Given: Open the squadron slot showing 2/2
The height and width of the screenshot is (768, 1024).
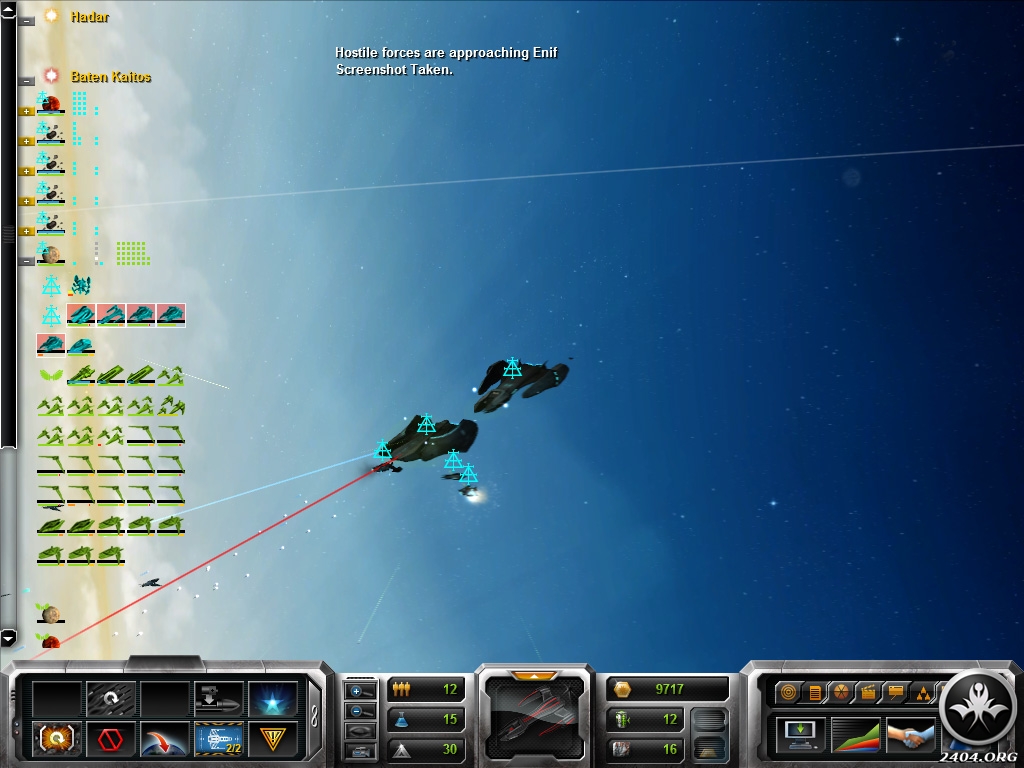Looking at the screenshot, I should point(219,740).
